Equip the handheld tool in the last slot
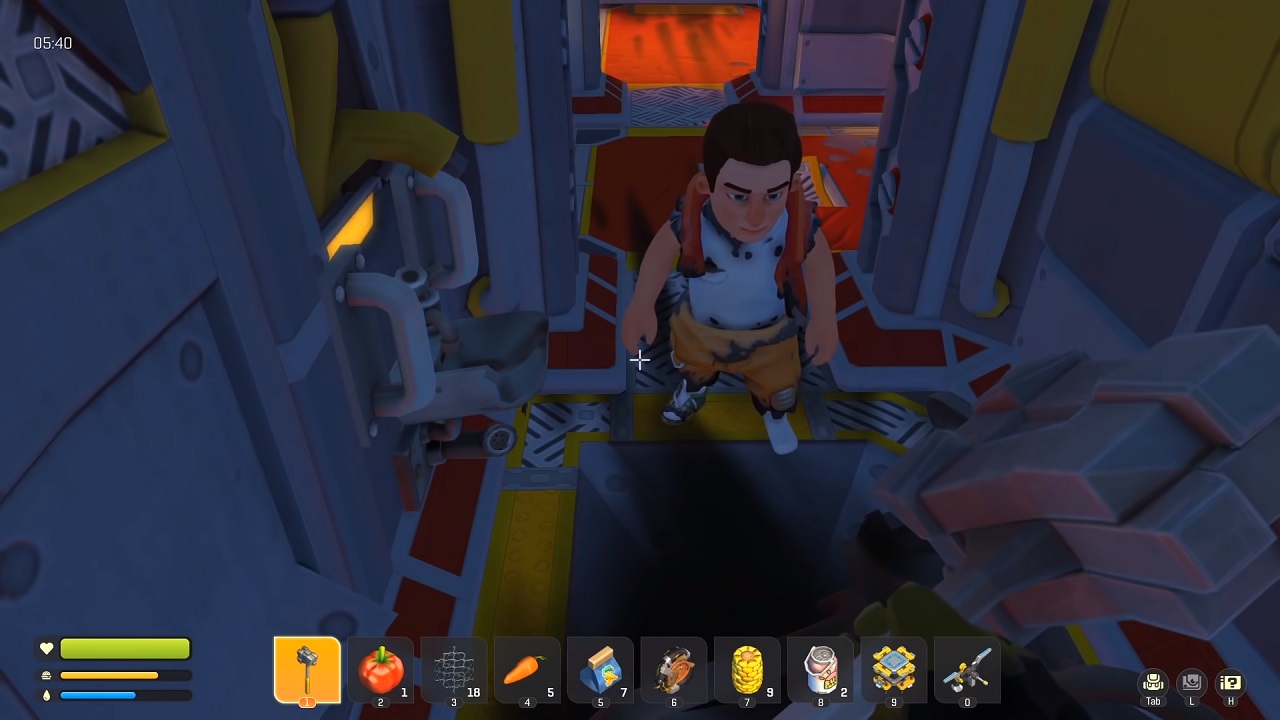Viewport: 1280px width, 720px height. pos(967,670)
